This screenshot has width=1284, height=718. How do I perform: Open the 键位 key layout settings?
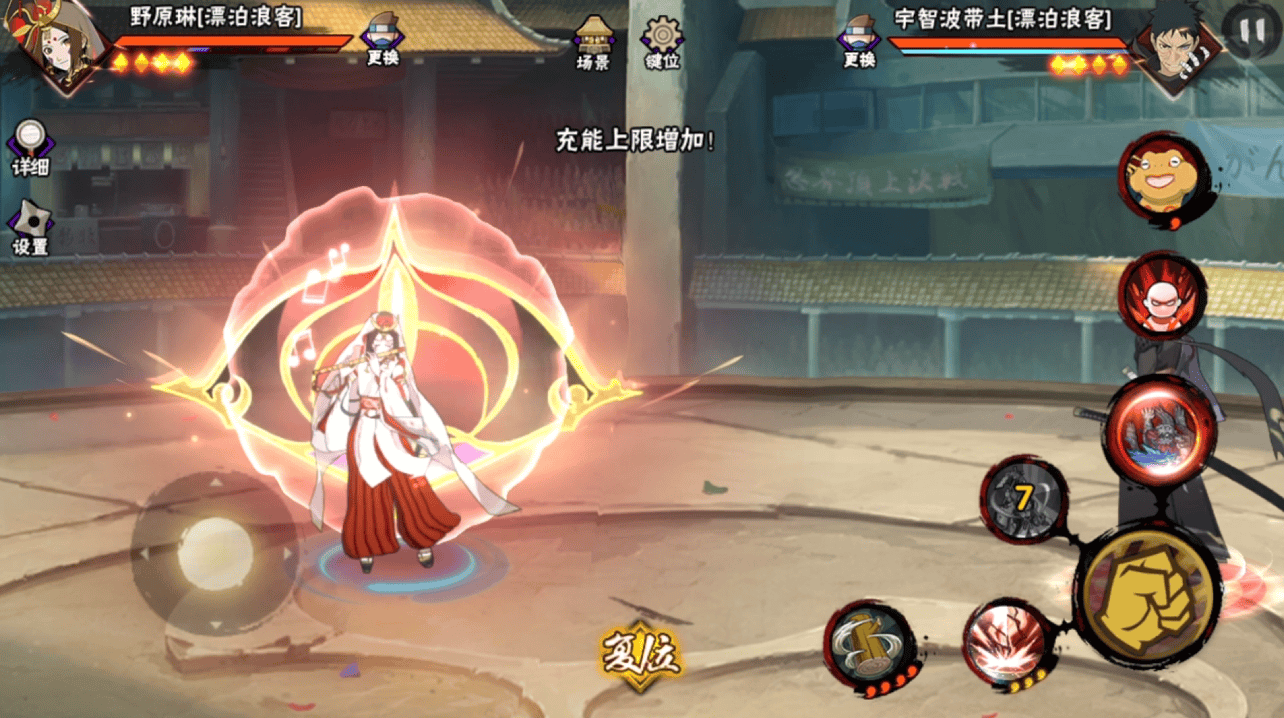tap(662, 41)
